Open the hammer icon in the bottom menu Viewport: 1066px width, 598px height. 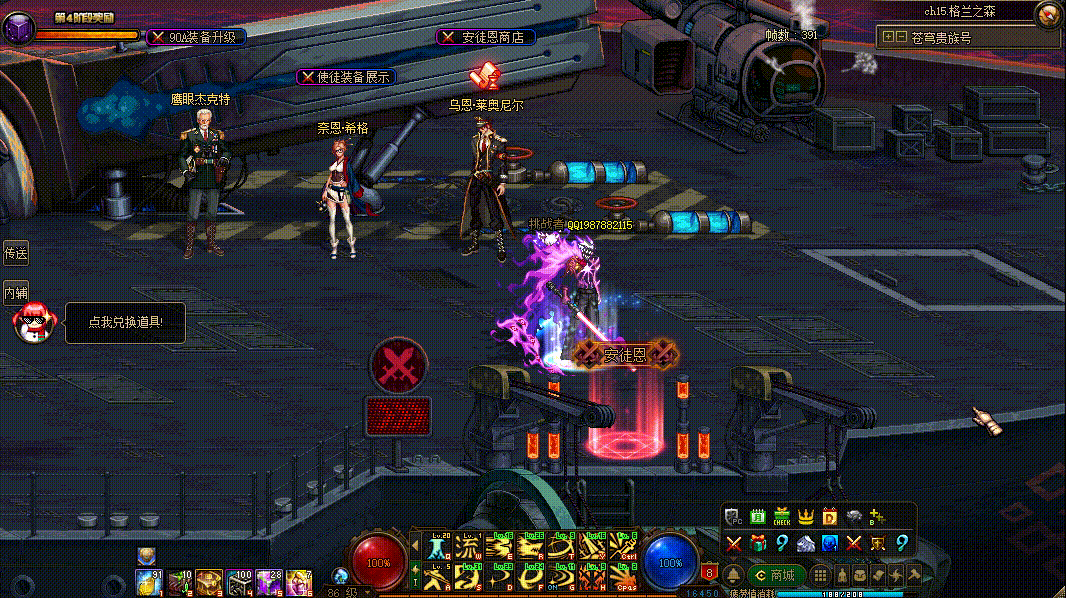click(x=913, y=575)
